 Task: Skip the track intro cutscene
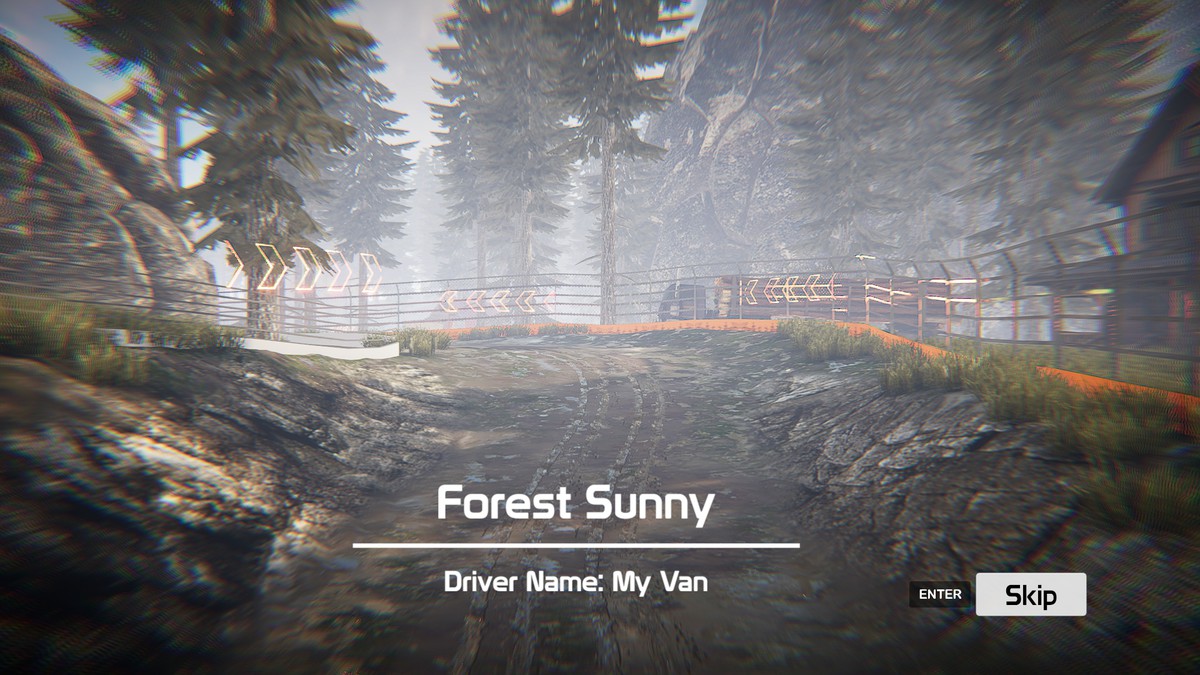[1030, 595]
